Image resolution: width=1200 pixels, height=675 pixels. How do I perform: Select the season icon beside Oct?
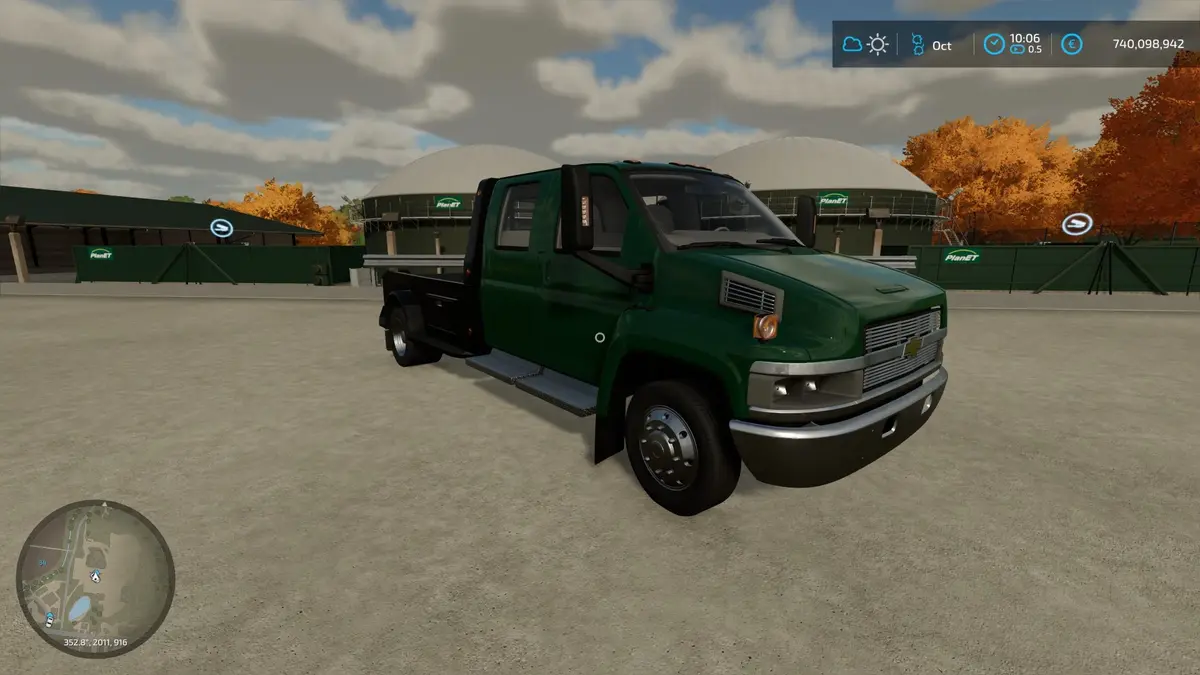(916, 44)
